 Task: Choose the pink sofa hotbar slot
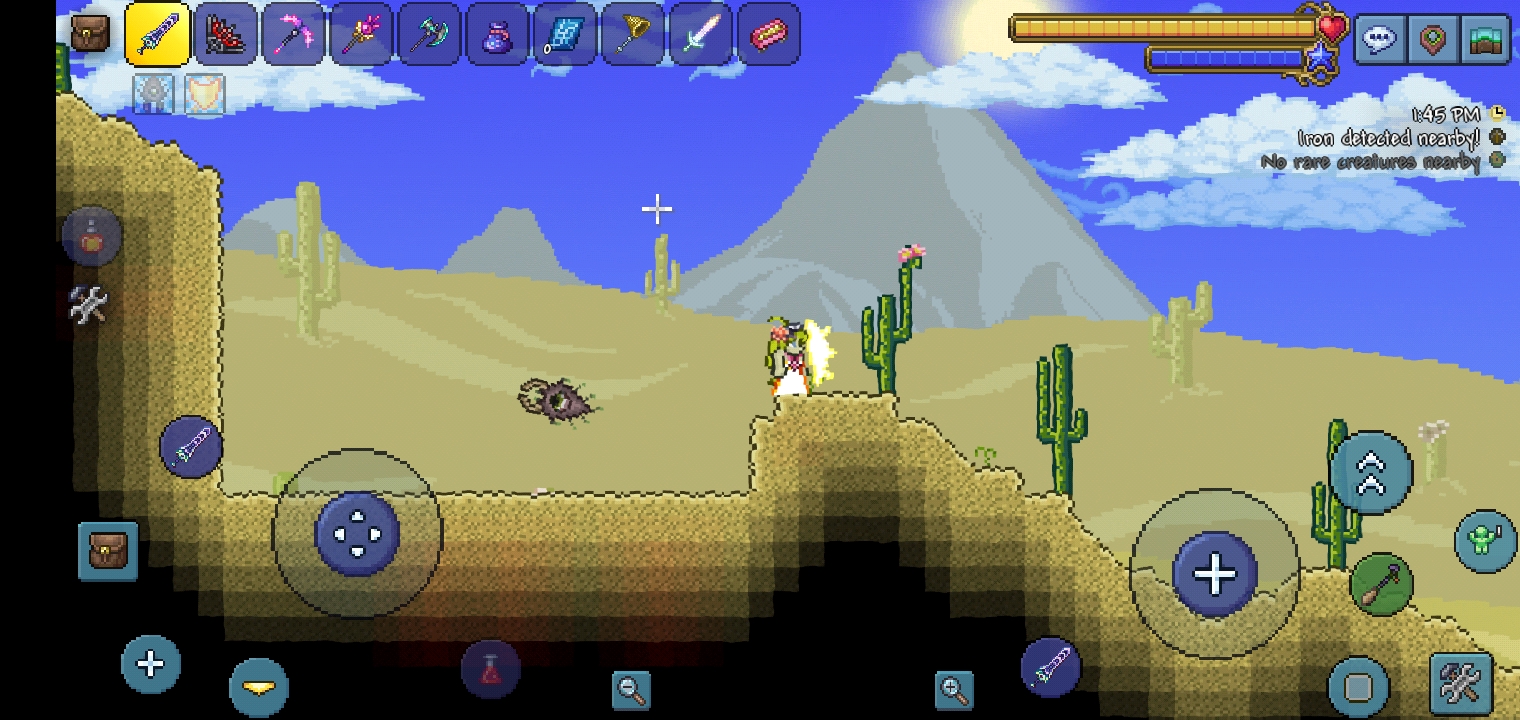(x=769, y=36)
